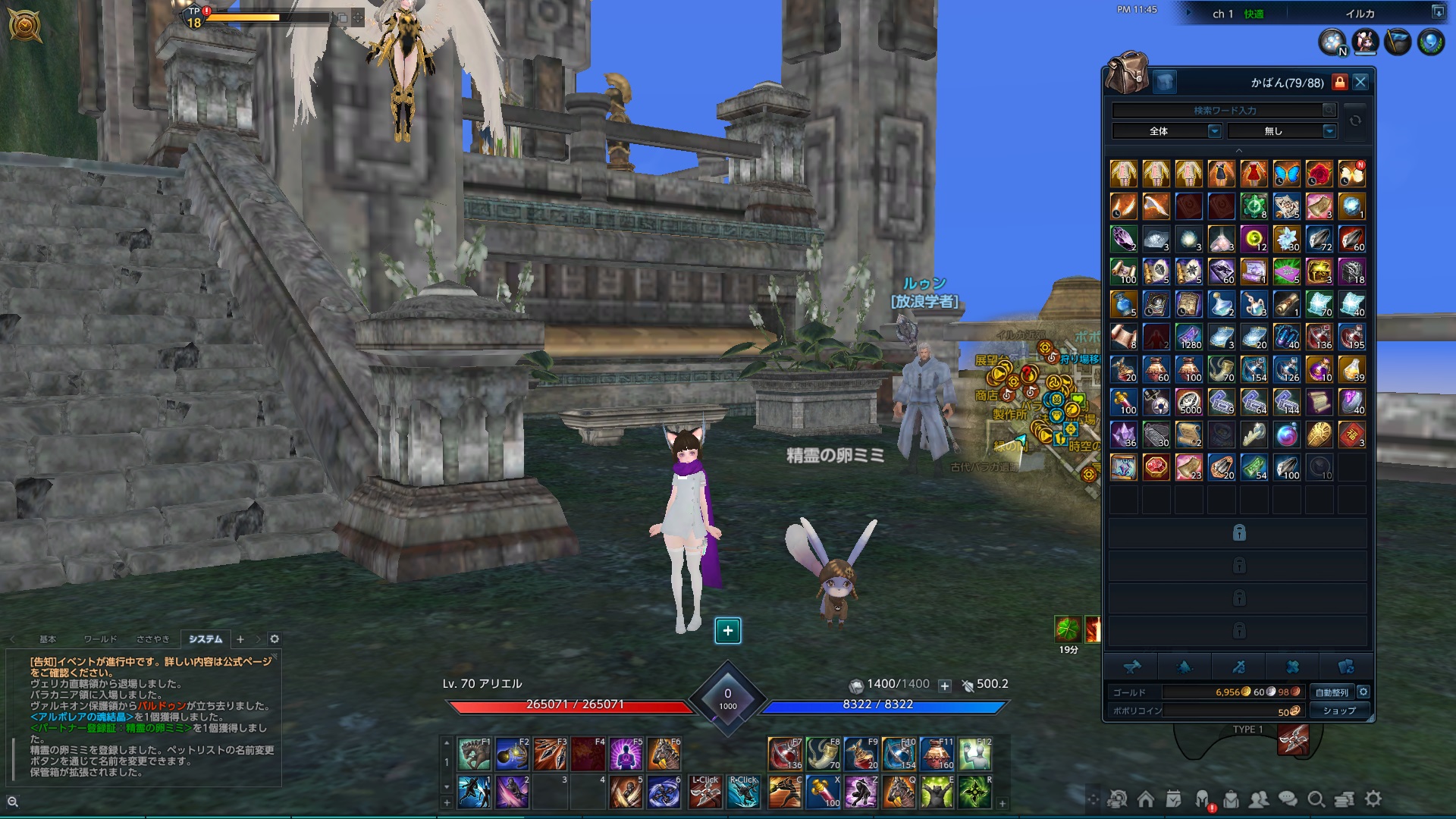Collapse the bag grid using the chevron arrow
The width and height of the screenshot is (1456, 819).
pos(1238,150)
